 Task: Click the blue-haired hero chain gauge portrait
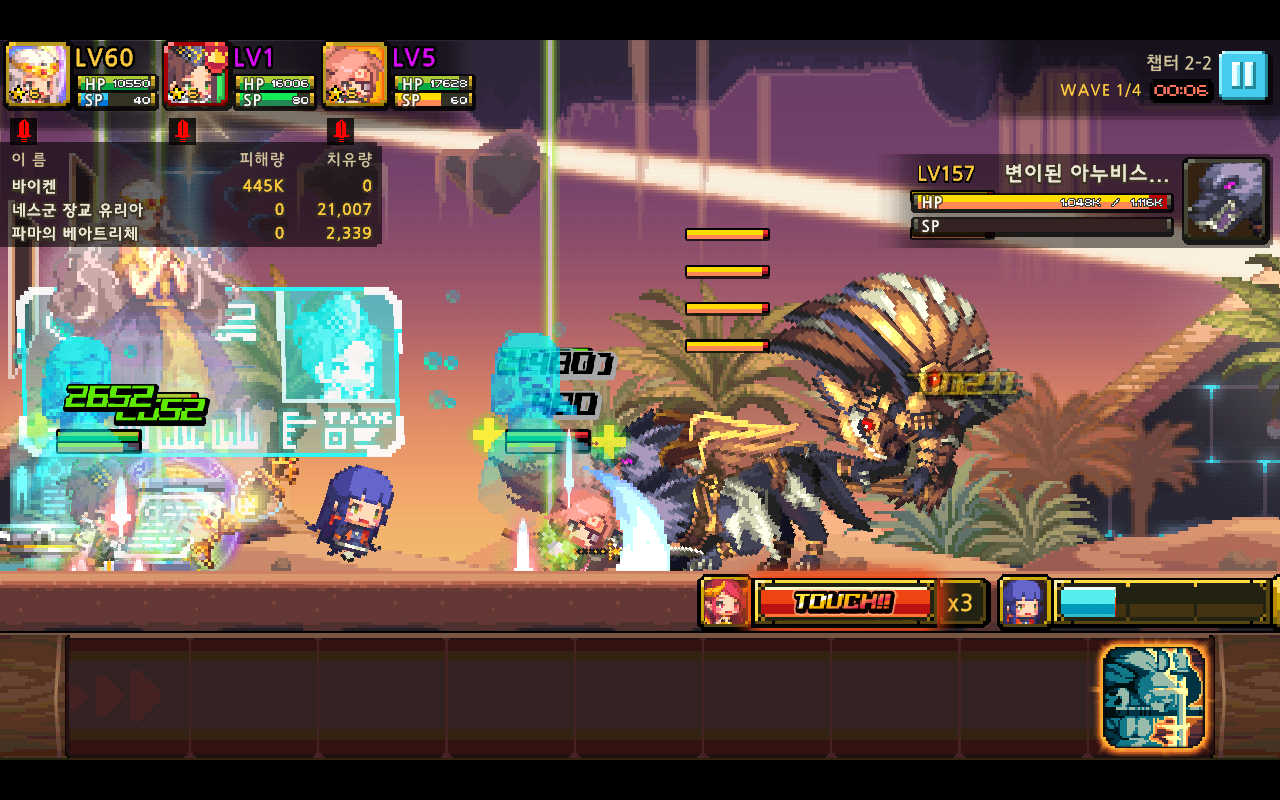[x=1024, y=602]
